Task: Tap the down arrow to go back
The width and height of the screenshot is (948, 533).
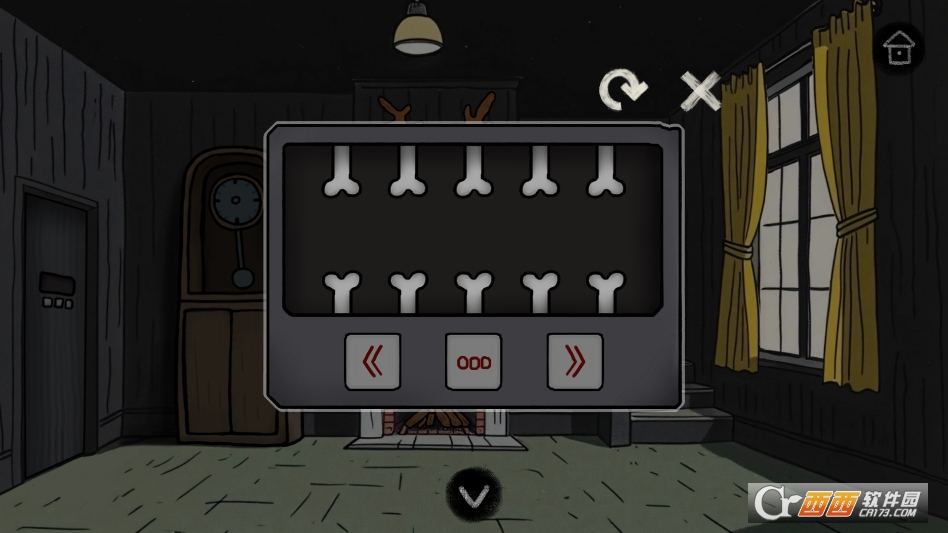Action: (473, 495)
